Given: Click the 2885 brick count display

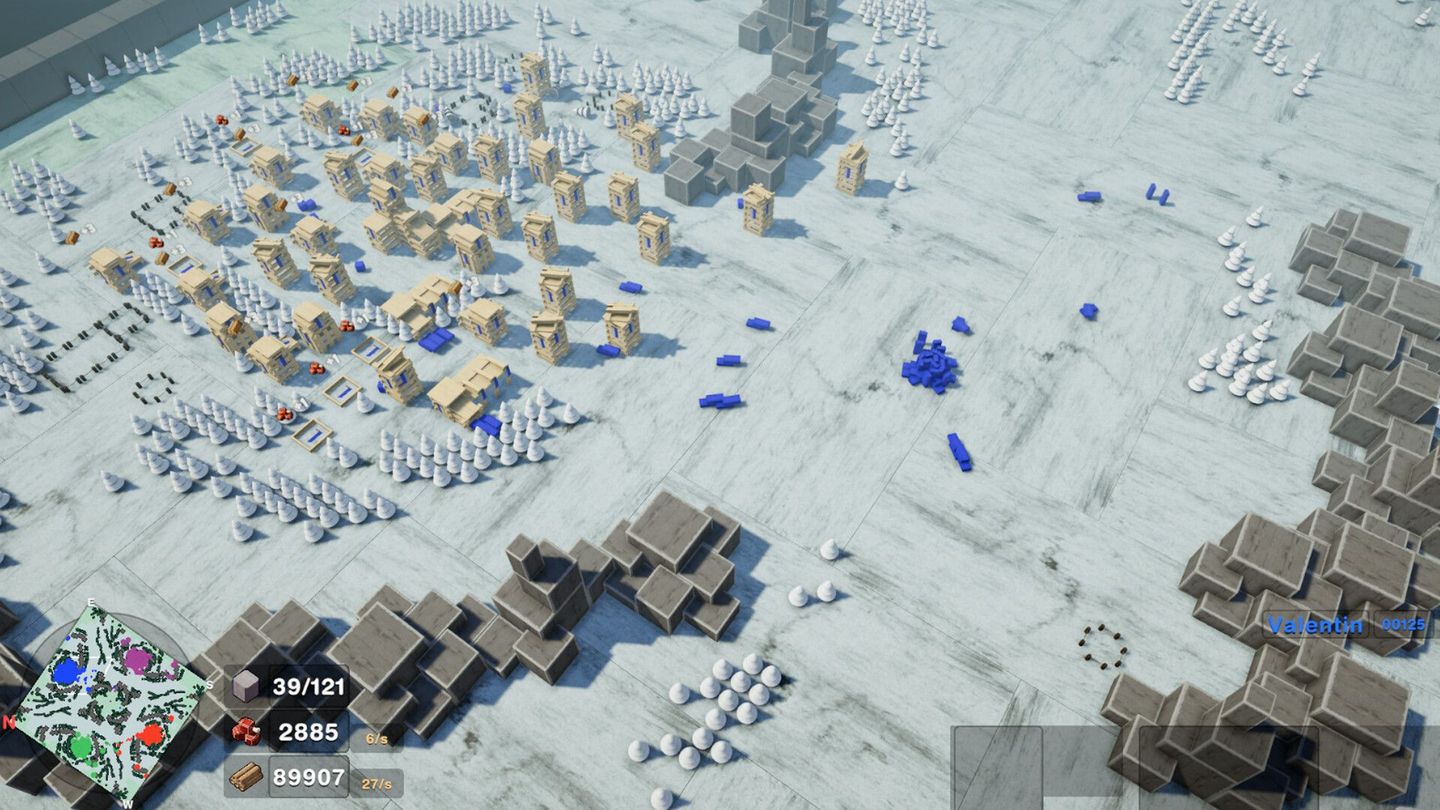Looking at the screenshot, I should 310,731.
